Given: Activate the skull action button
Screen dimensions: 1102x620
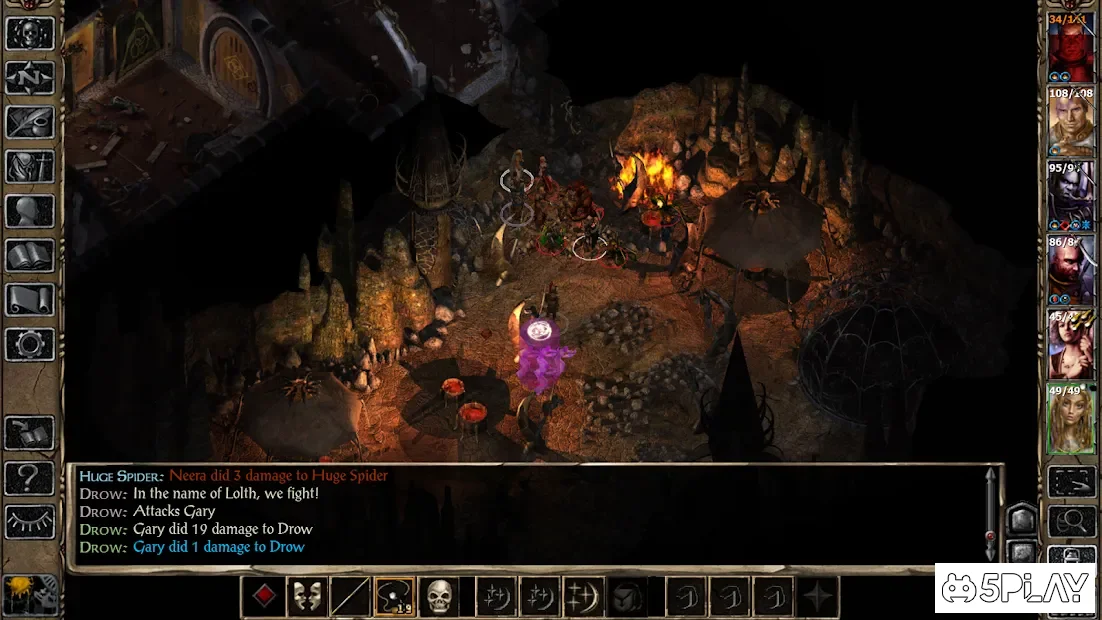Looking at the screenshot, I should click(439, 597).
